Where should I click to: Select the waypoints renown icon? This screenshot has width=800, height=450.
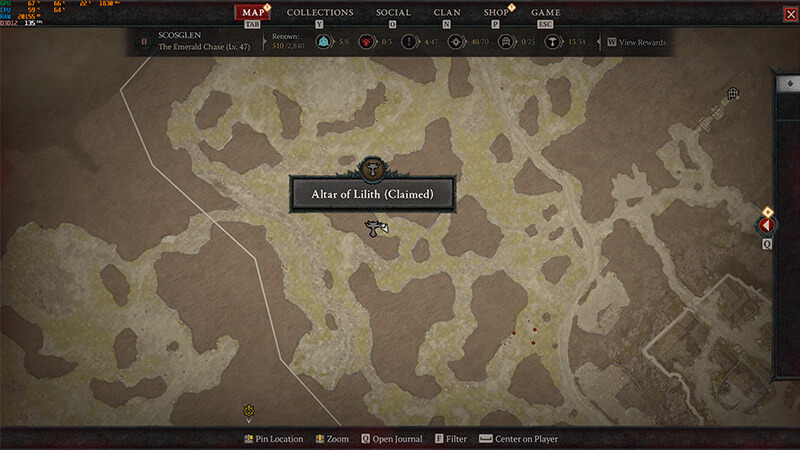pyautogui.click(x=324, y=42)
